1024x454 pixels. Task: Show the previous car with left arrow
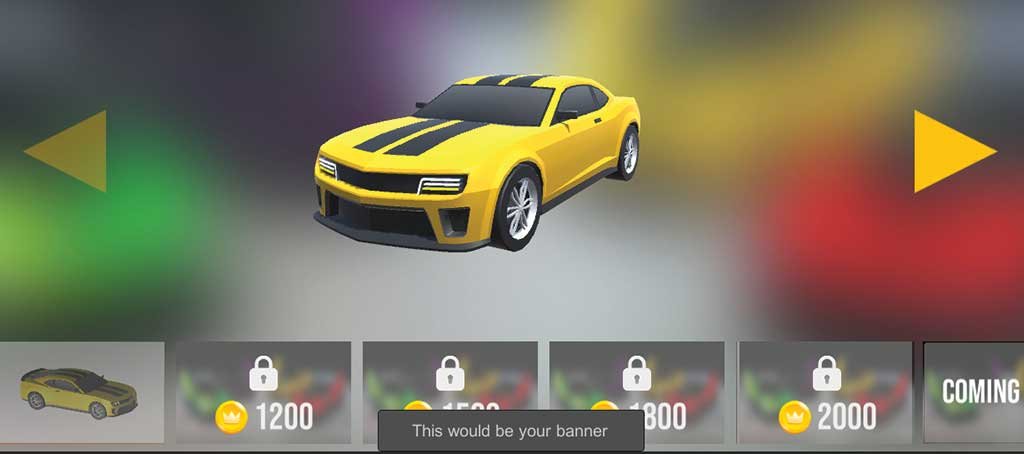[x=68, y=151]
